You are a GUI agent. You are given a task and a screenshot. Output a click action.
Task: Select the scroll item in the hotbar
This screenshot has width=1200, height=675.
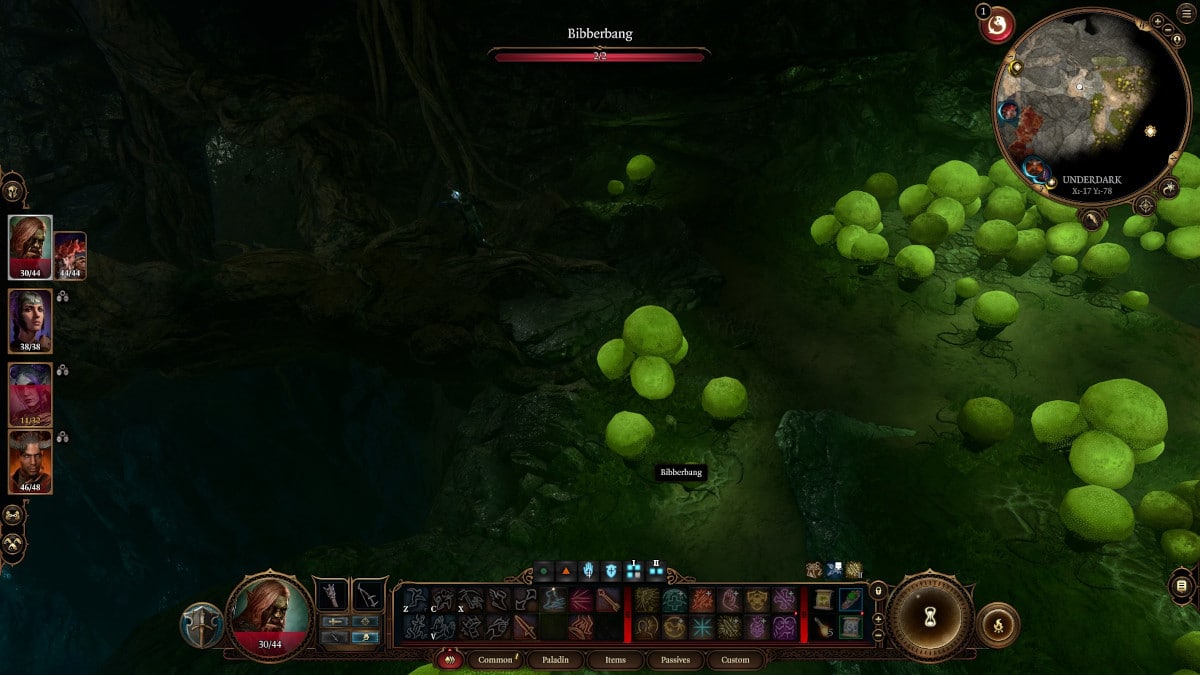click(x=823, y=599)
